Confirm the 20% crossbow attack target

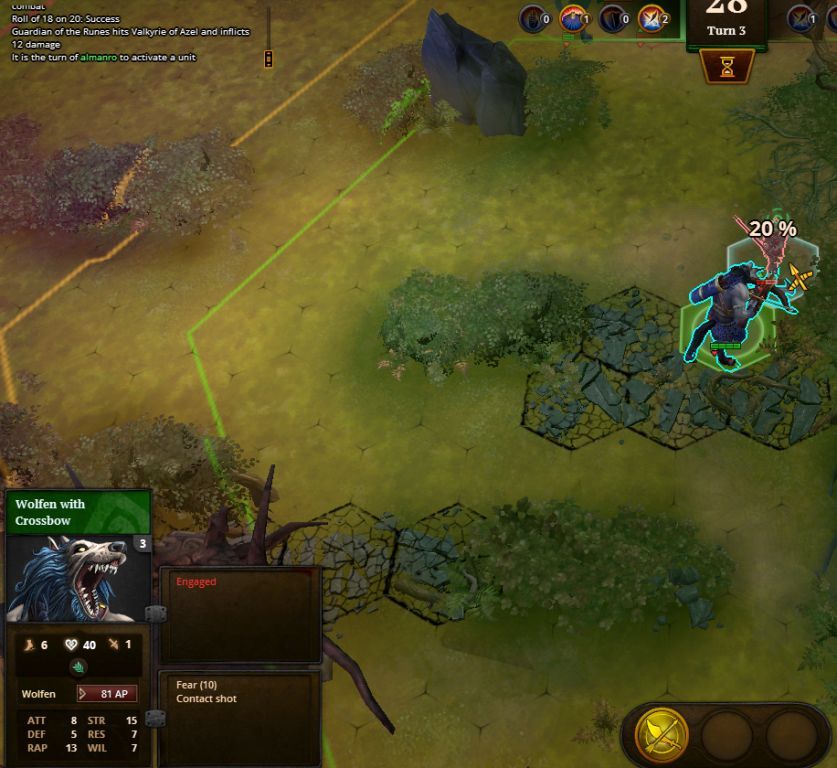[797, 277]
